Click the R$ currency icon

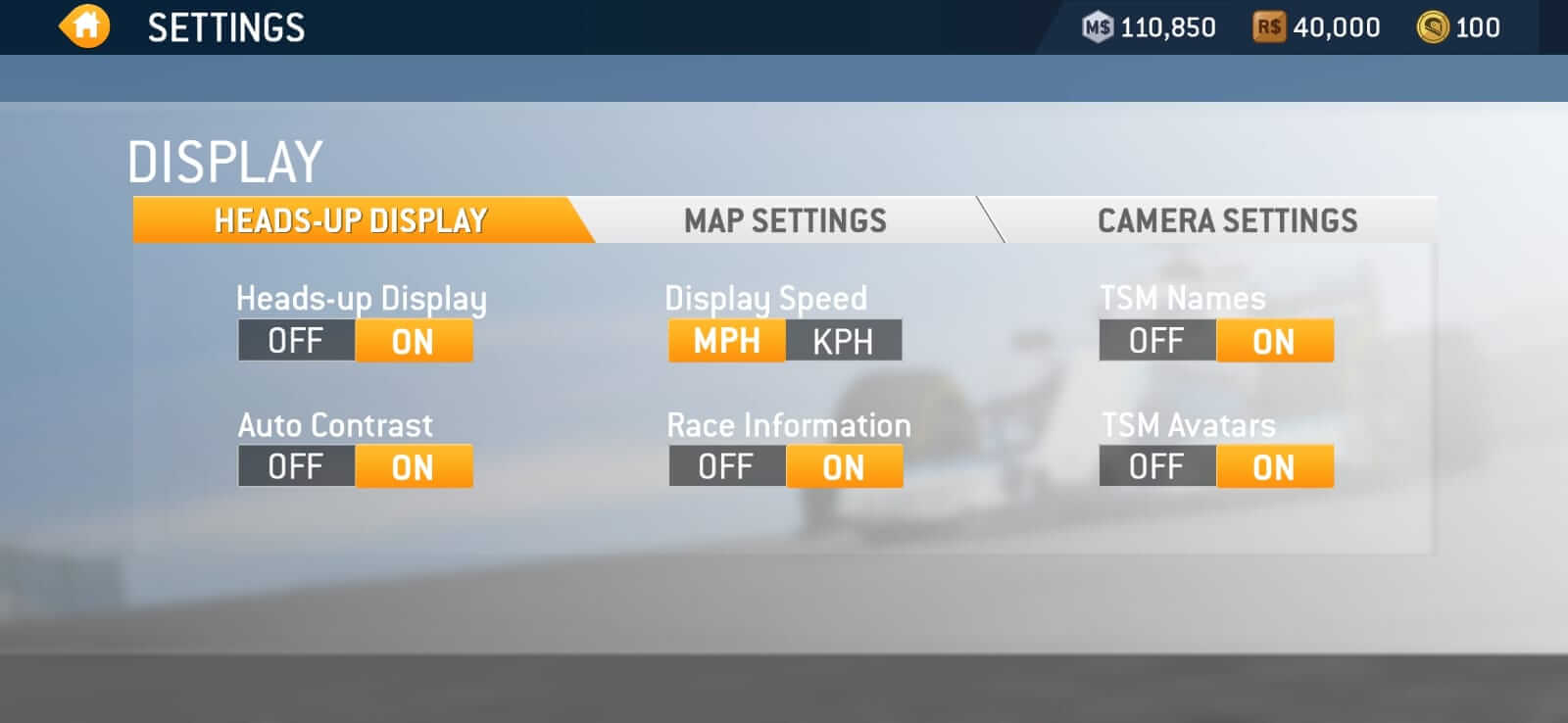1270,27
